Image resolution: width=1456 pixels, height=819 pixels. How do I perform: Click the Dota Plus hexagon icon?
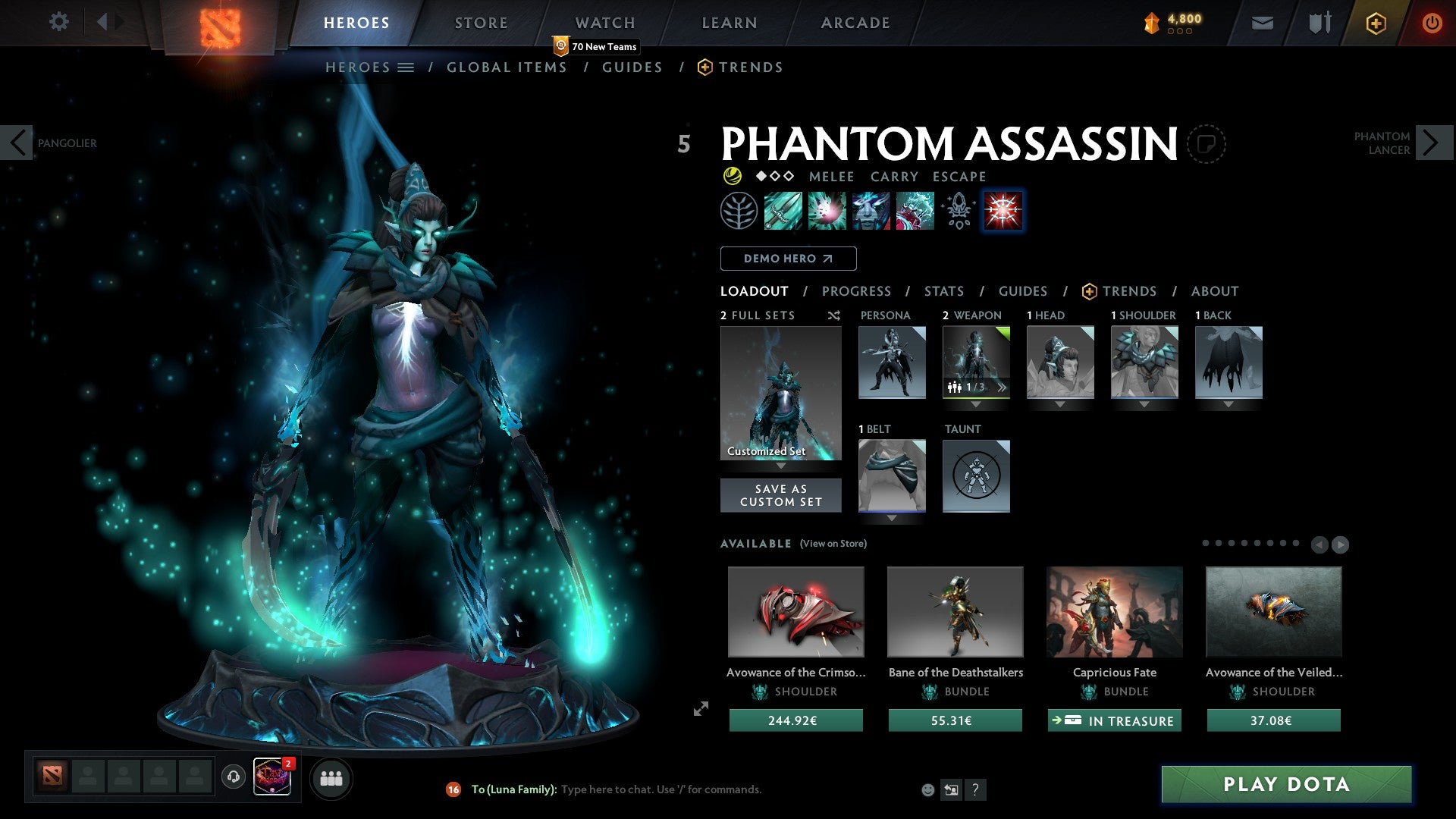(1375, 23)
